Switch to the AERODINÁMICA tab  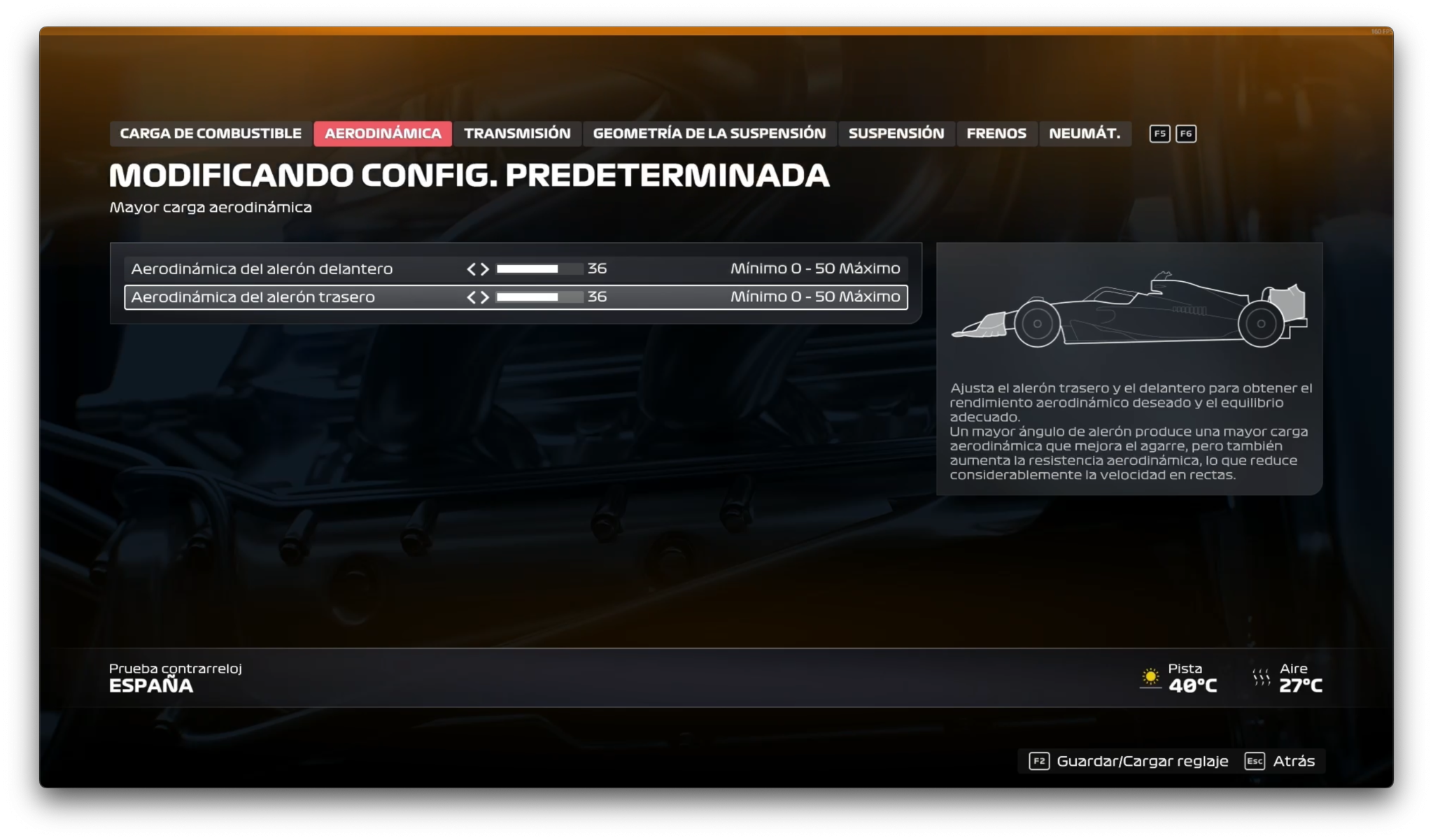[383, 134]
